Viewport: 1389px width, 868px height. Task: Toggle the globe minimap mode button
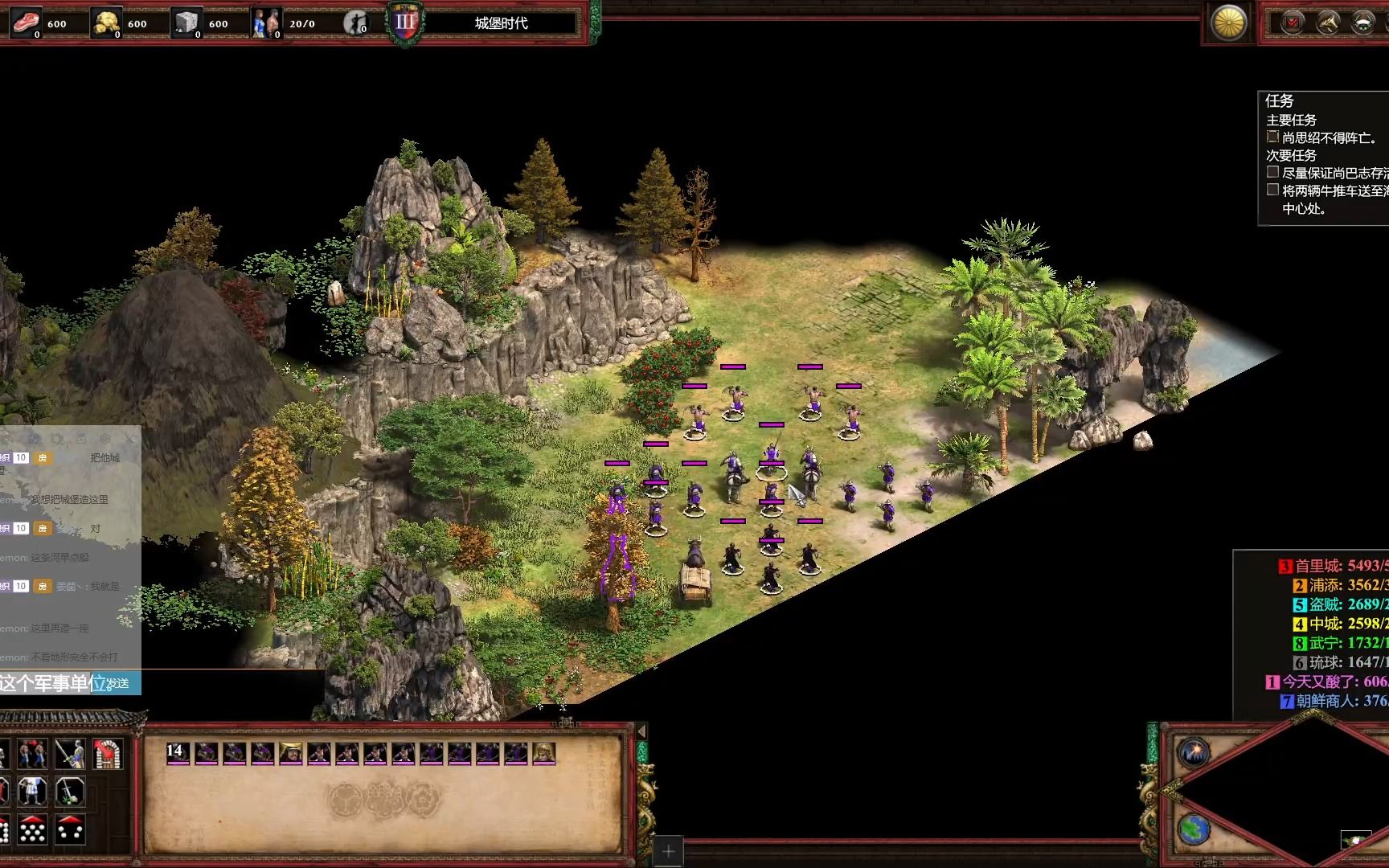(1194, 829)
